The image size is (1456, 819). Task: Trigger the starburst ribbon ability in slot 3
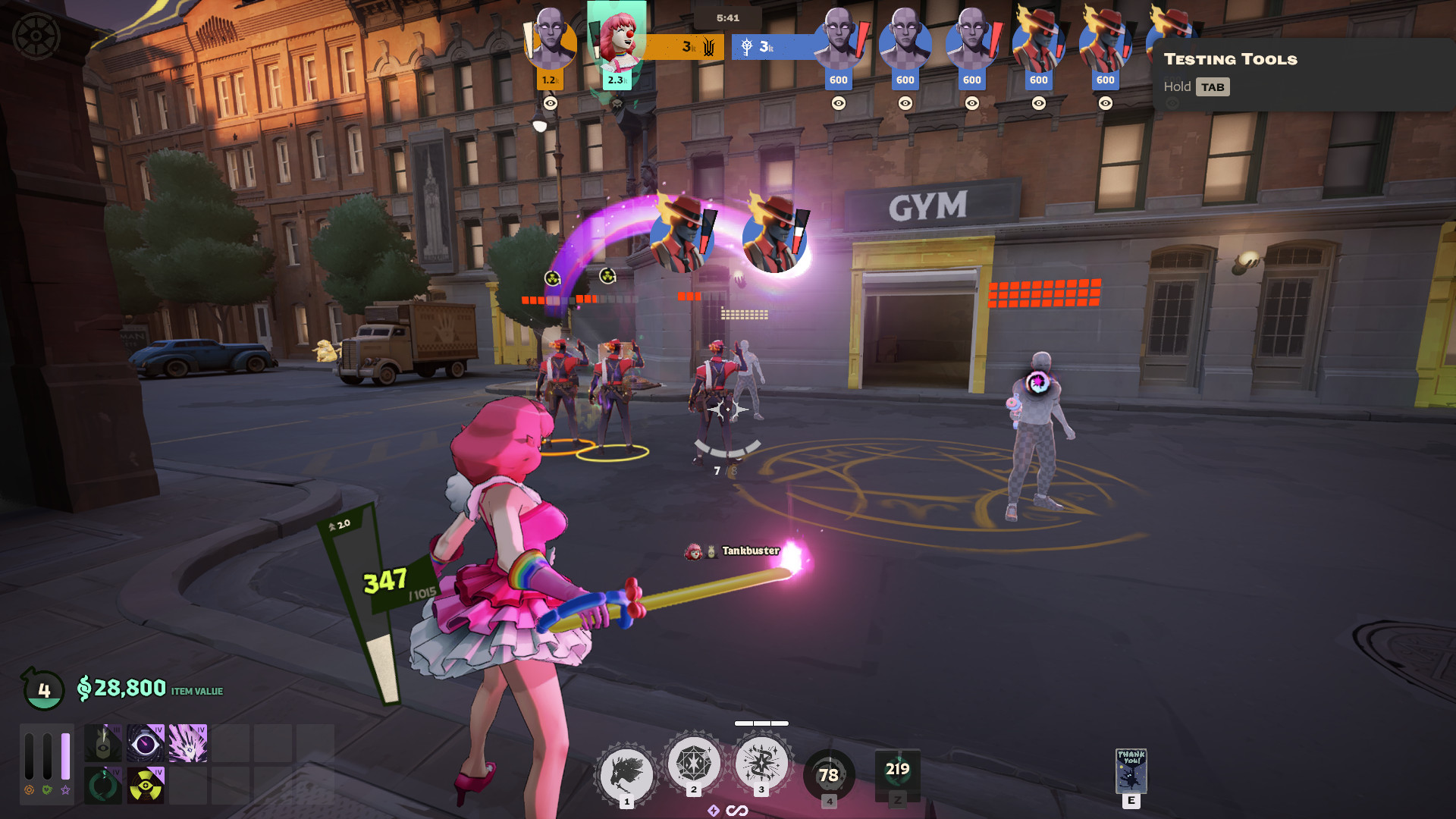(x=761, y=764)
